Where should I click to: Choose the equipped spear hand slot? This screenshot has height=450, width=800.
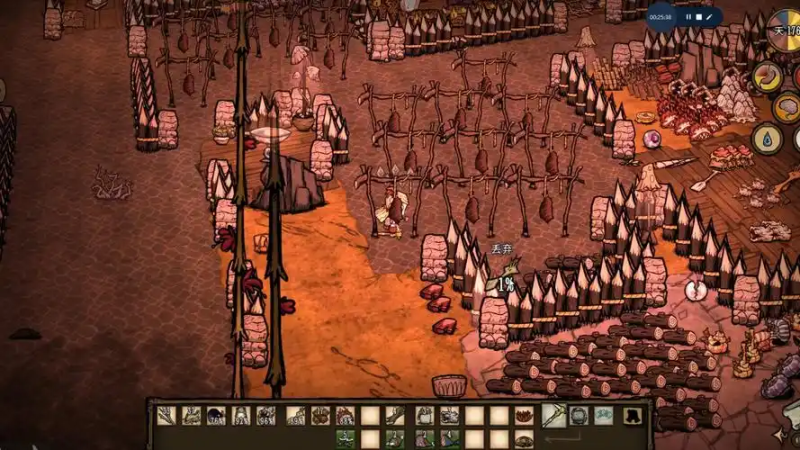click(553, 415)
